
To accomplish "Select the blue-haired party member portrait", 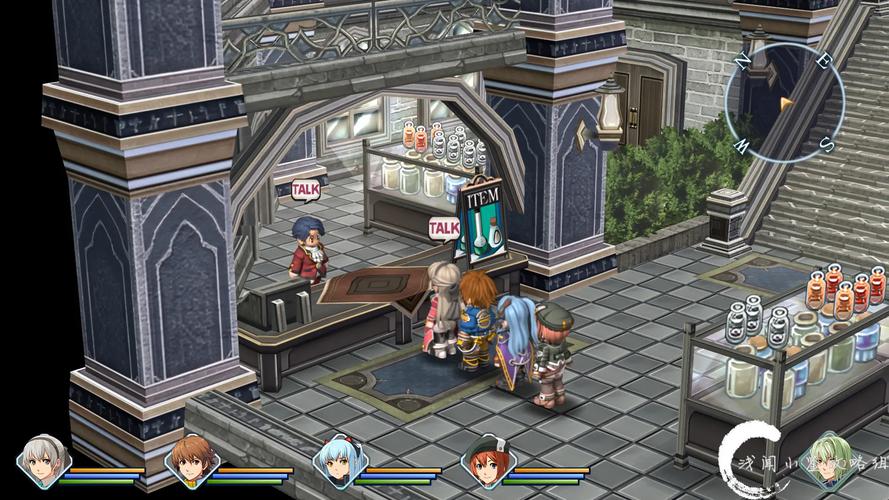I will coord(338,461).
